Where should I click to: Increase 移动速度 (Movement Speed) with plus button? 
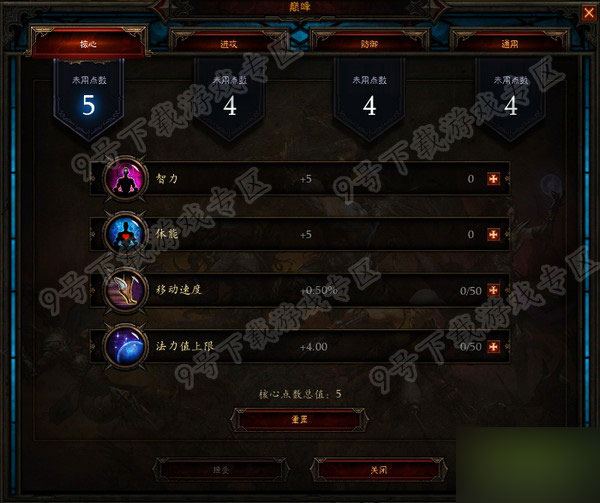[492, 290]
